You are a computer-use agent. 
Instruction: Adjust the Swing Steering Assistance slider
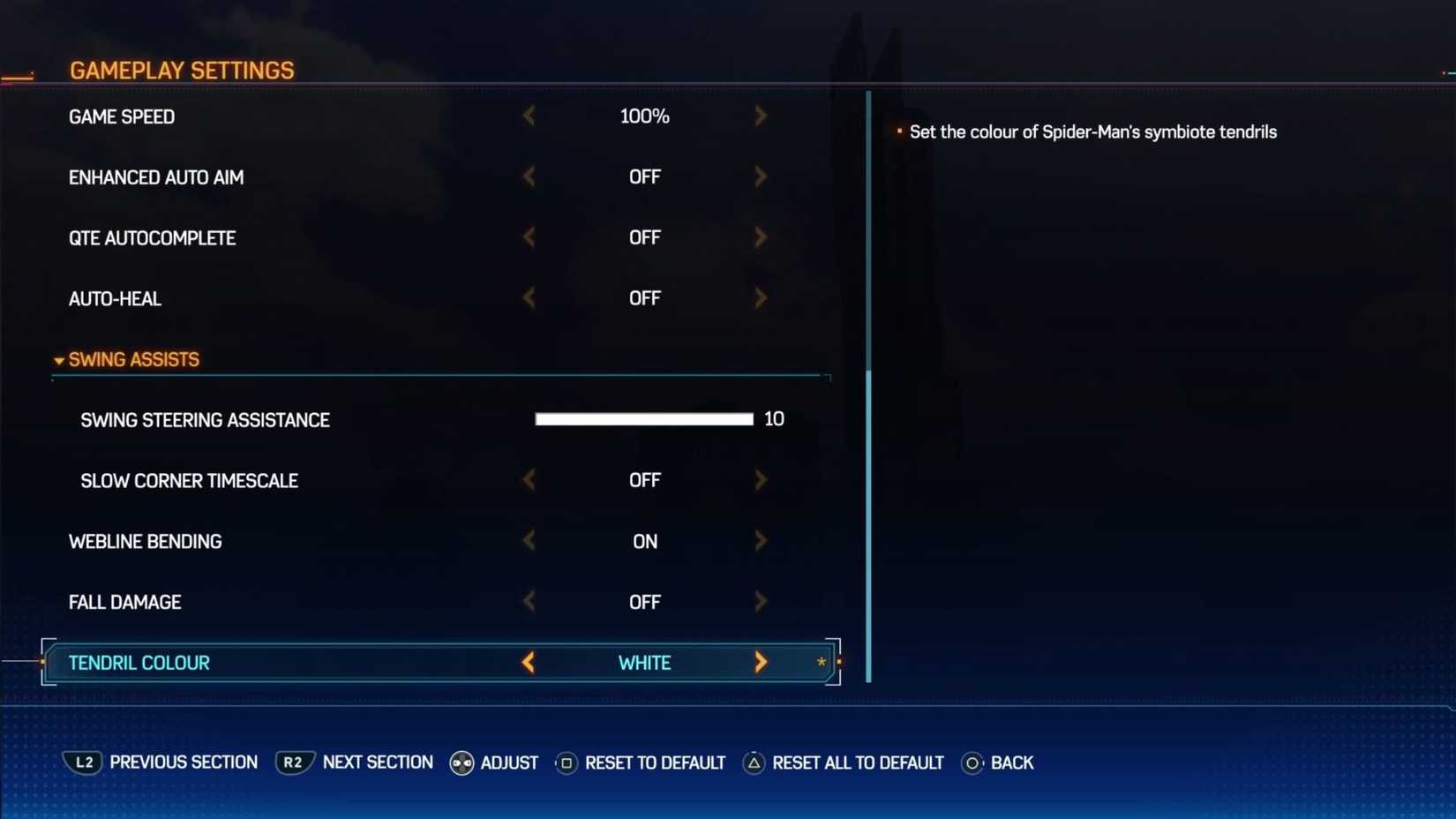[x=644, y=418]
